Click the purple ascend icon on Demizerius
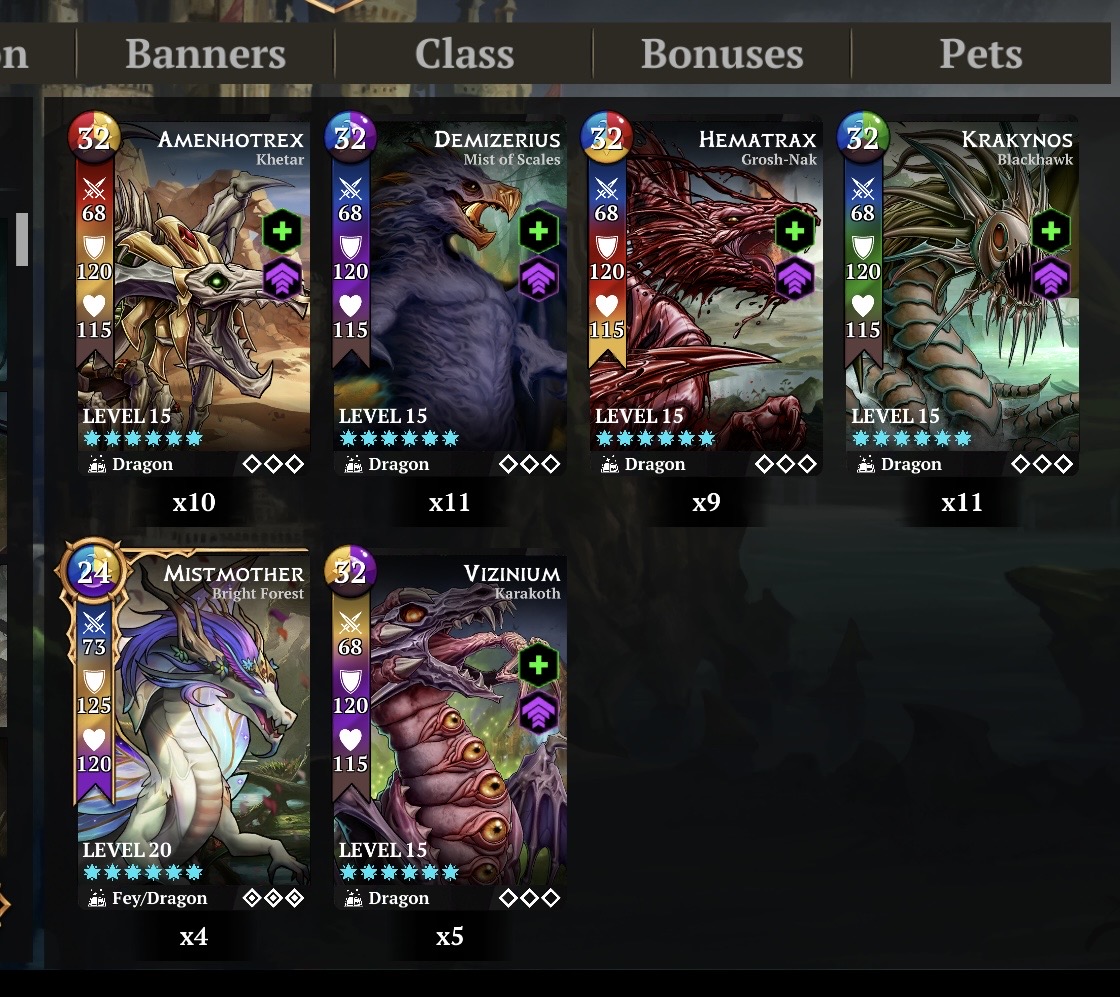The width and height of the screenshot is (1120, 997). pos(538,277)
